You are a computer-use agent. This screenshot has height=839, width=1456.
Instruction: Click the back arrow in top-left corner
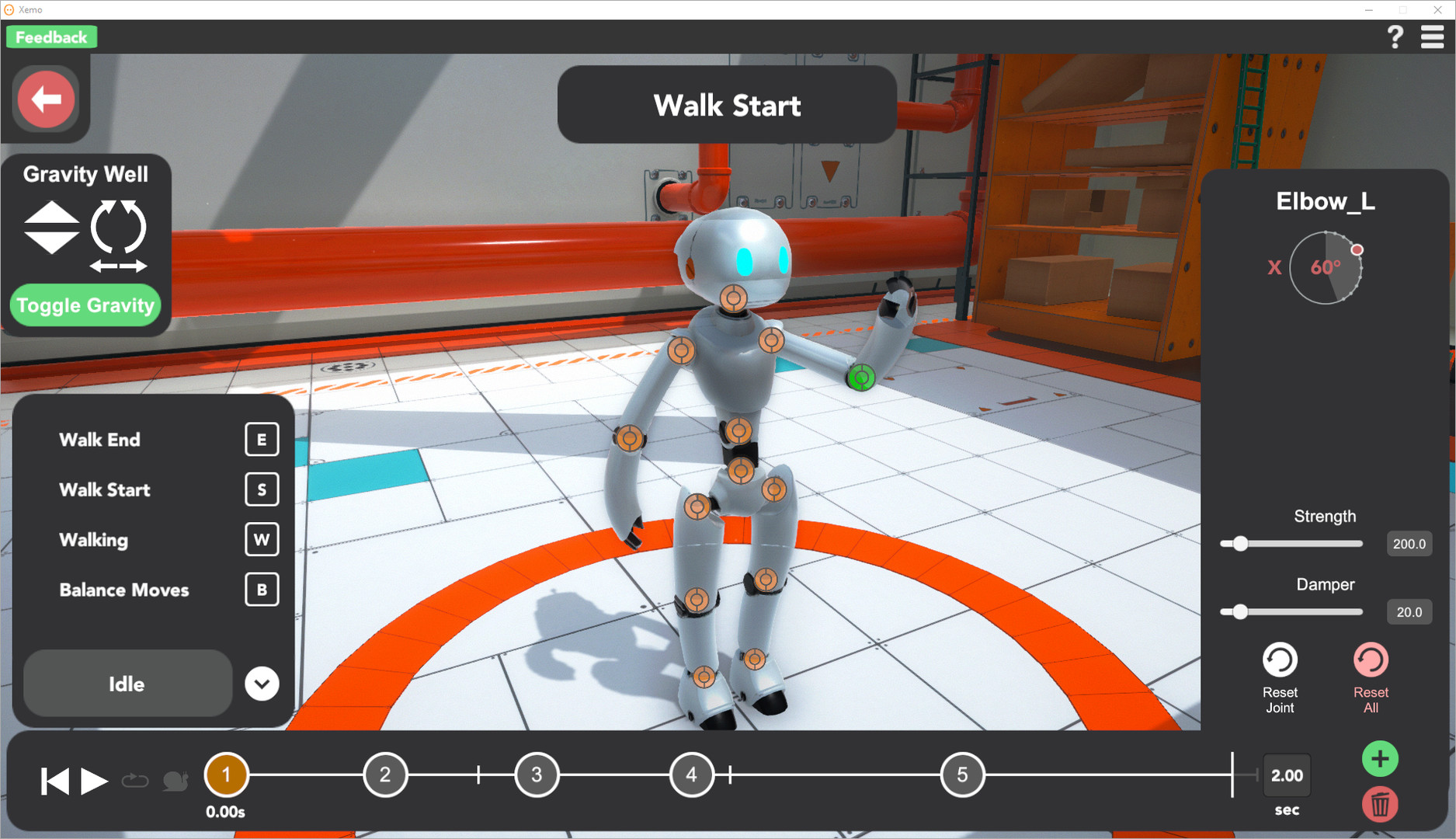(x=47, y=99)
